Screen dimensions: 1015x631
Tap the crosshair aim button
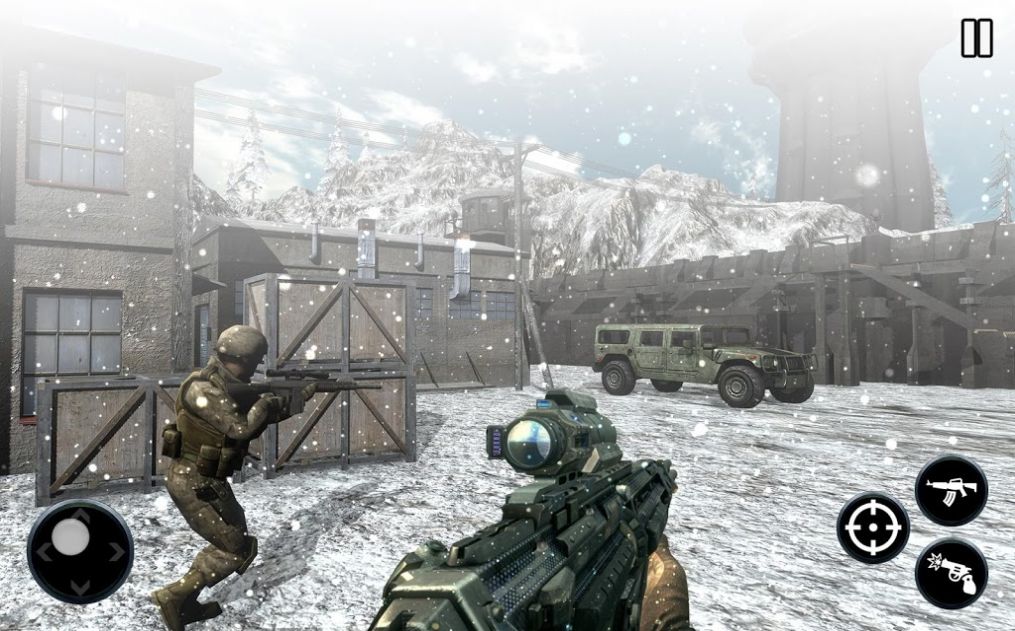[x=873, y=527]
